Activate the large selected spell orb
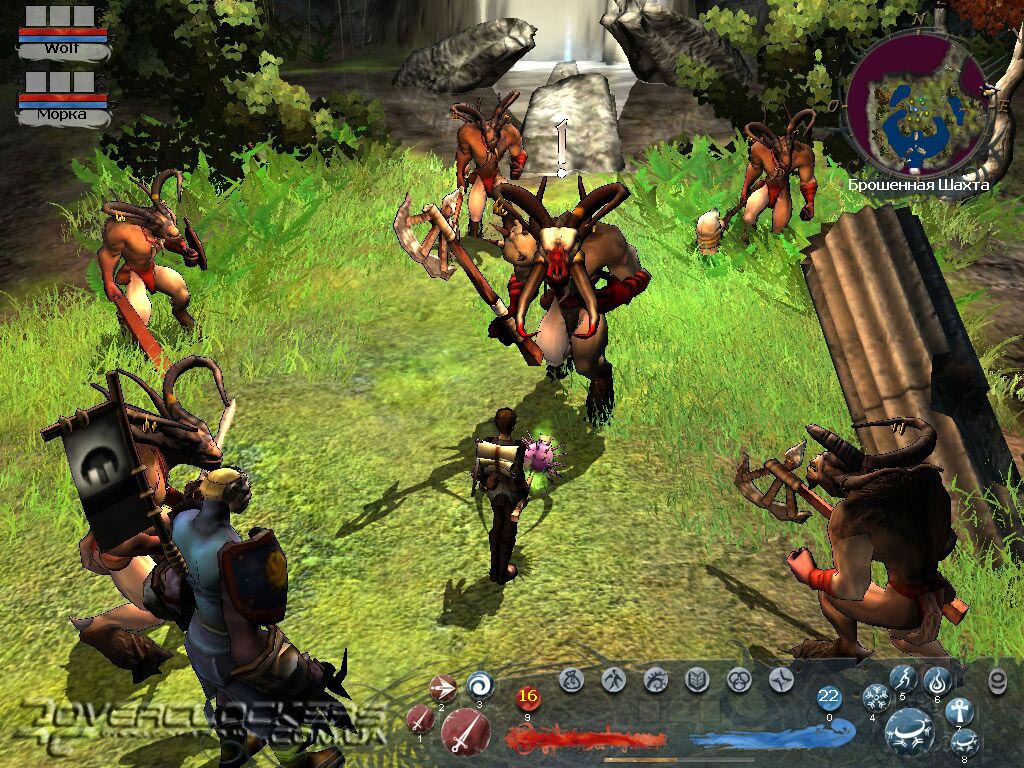The width and height of the screenshot is (1024, 768). [910, 731]
